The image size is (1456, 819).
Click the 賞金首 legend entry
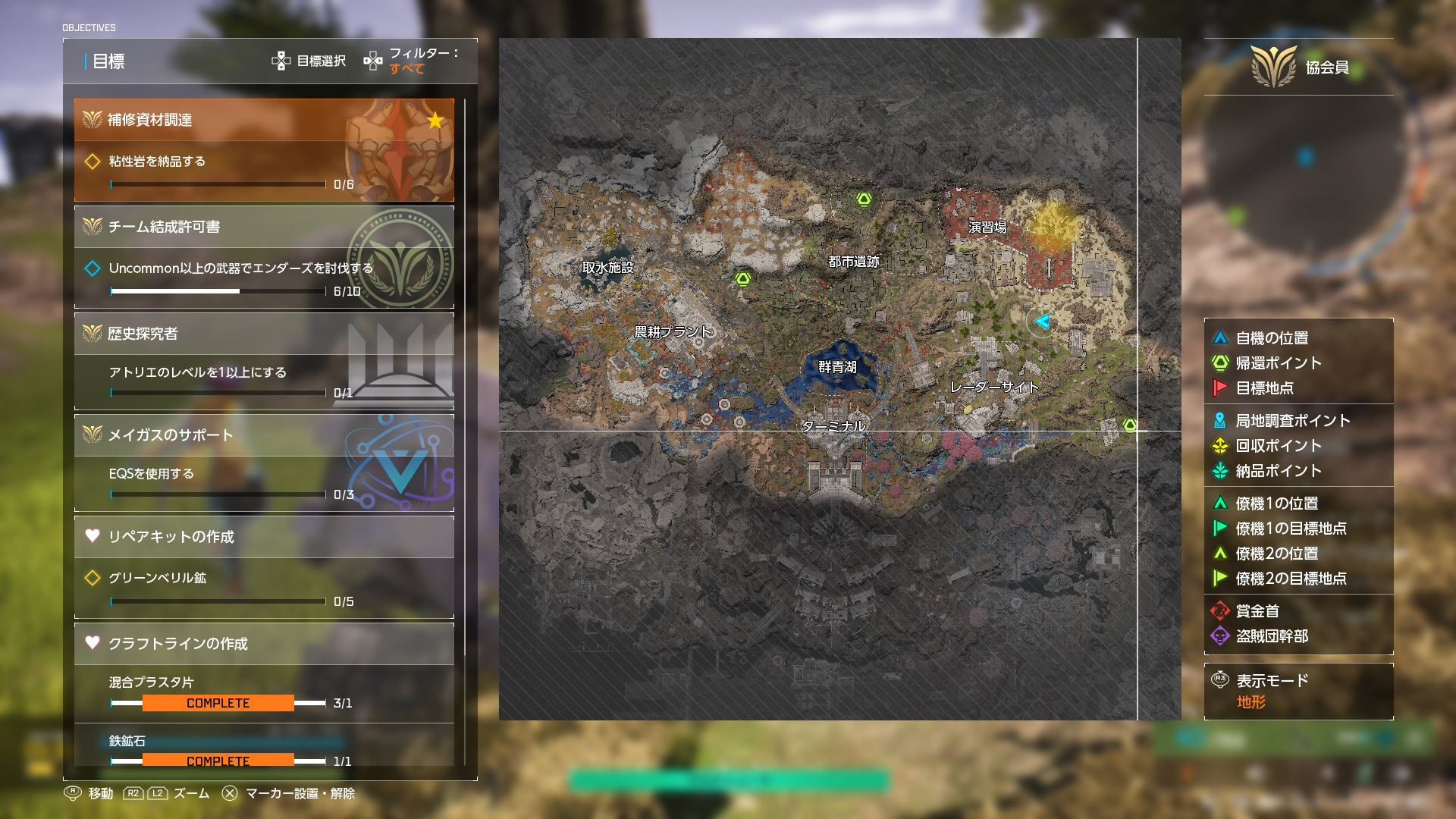point(1257,611)
